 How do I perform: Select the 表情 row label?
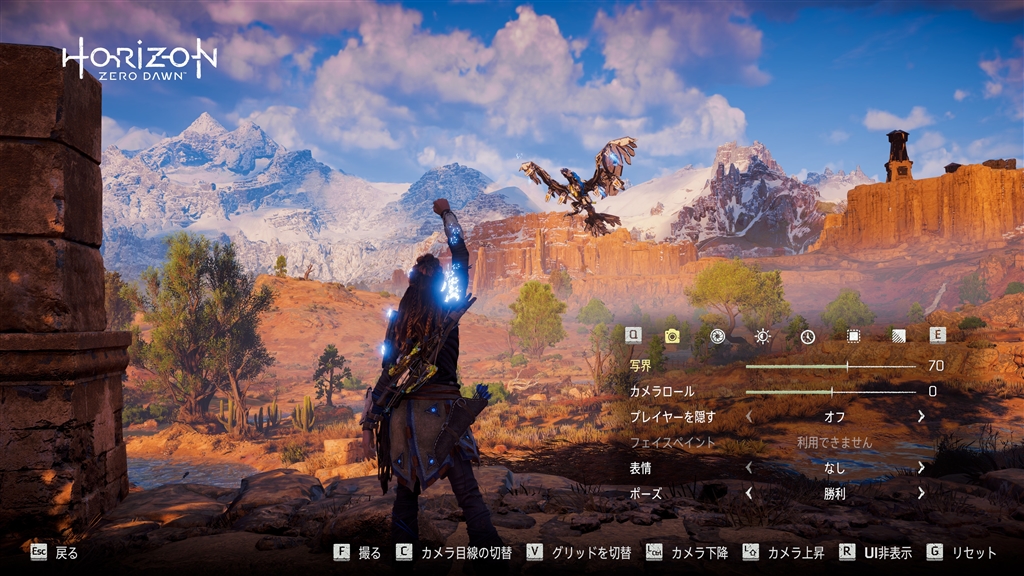(x=641, y=467)
